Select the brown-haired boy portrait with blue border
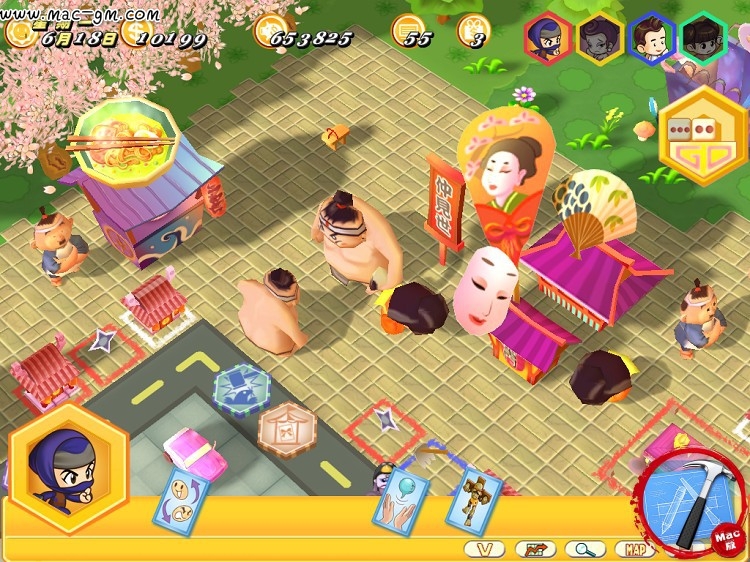 [652, 39]
